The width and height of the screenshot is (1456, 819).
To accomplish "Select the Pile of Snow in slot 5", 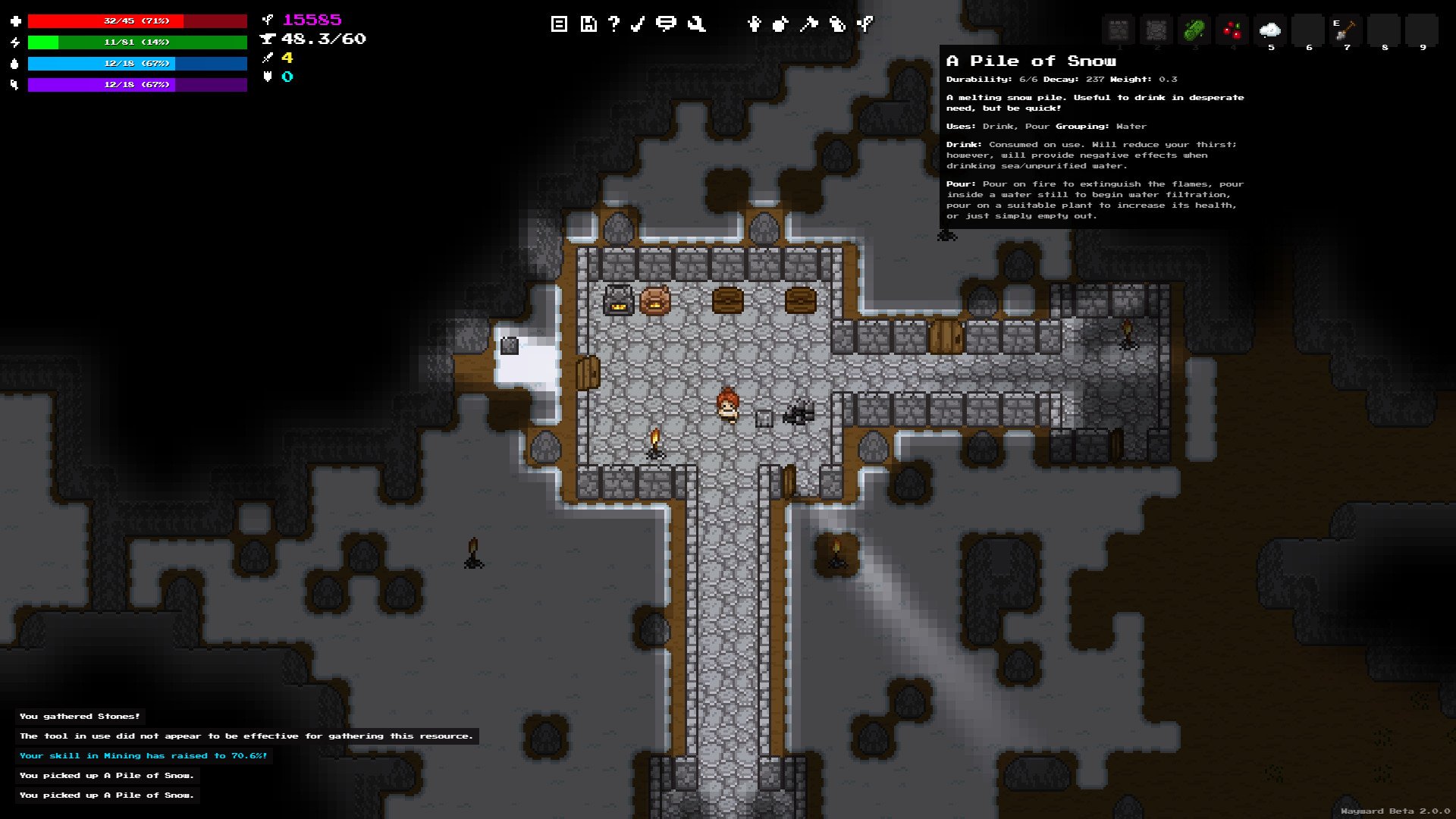I will (x=1269, y=30).
